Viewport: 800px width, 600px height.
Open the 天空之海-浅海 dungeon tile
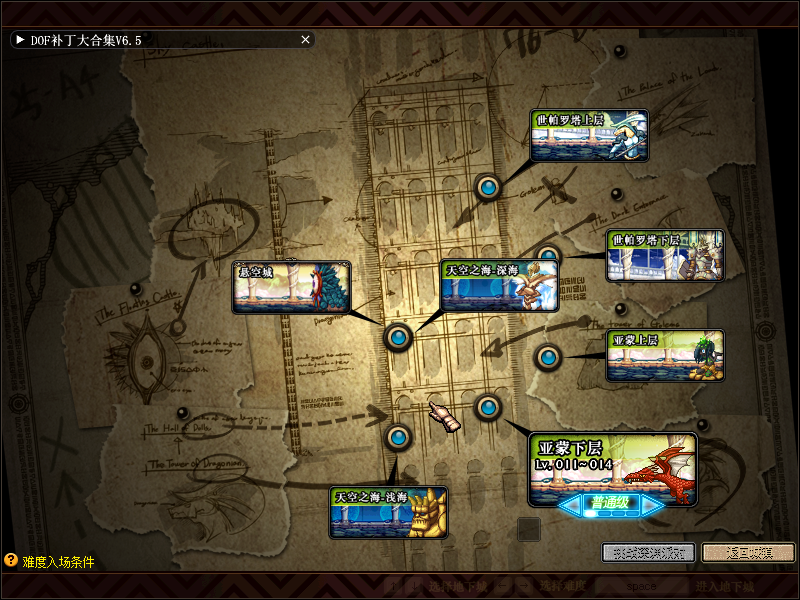[x=389, y=512]
